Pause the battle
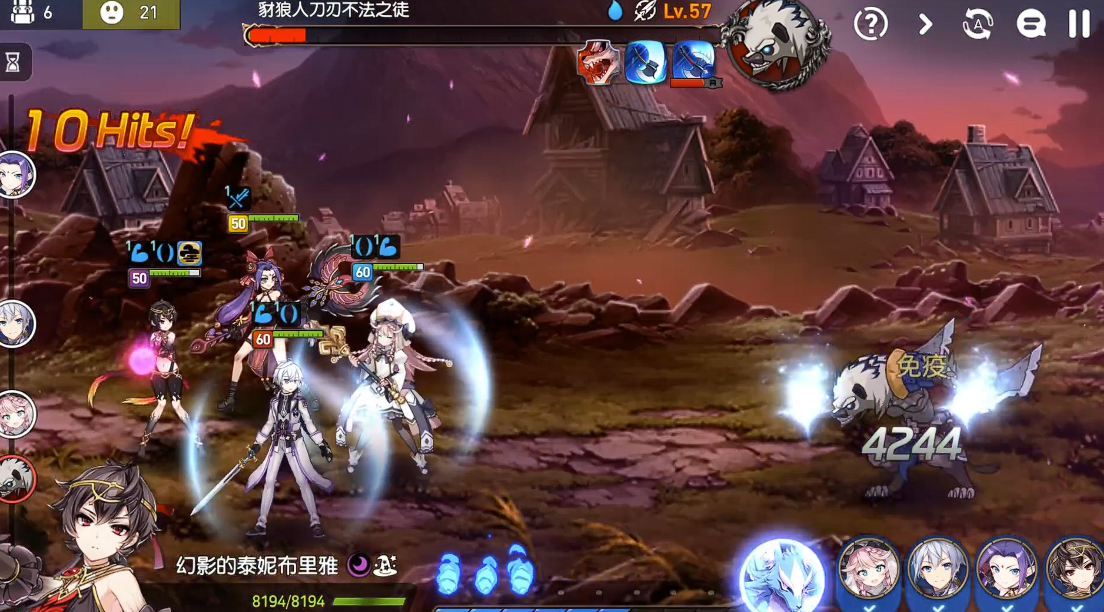The image size is (1104, 612). [x=1079, y=24]
